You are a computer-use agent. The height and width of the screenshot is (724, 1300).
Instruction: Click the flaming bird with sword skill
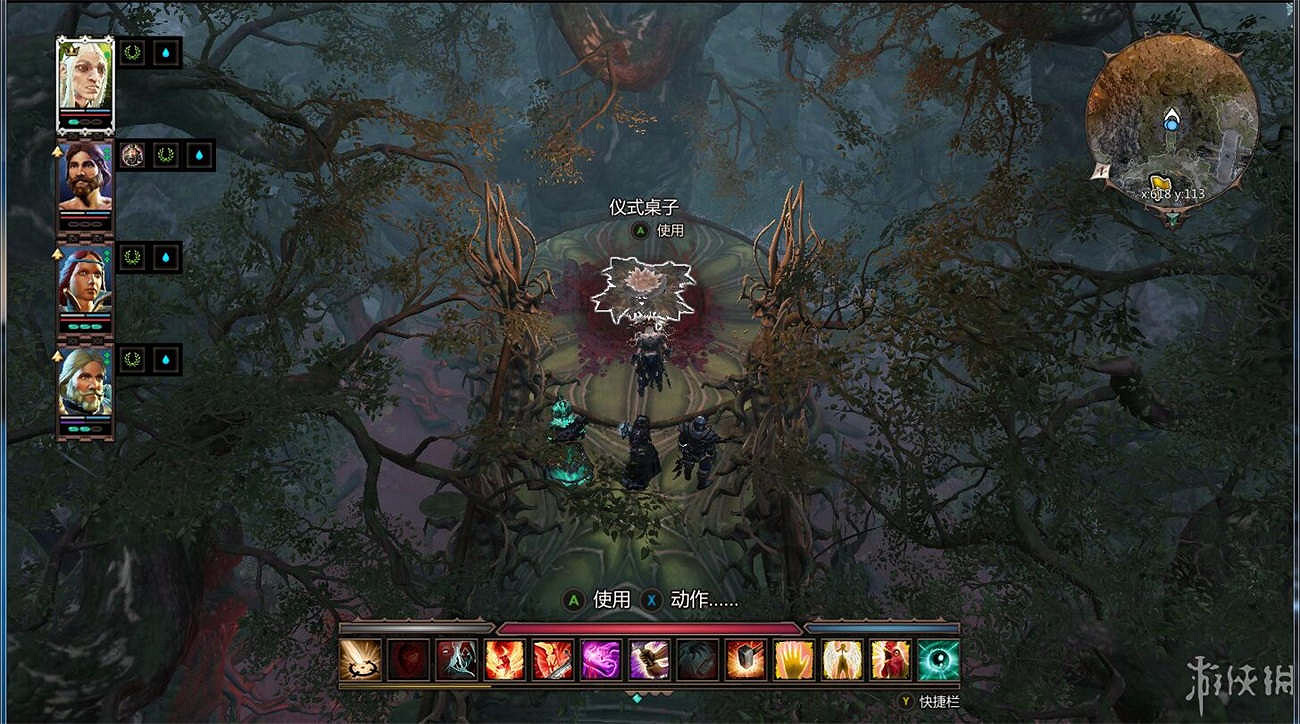(x=550, y=660)
